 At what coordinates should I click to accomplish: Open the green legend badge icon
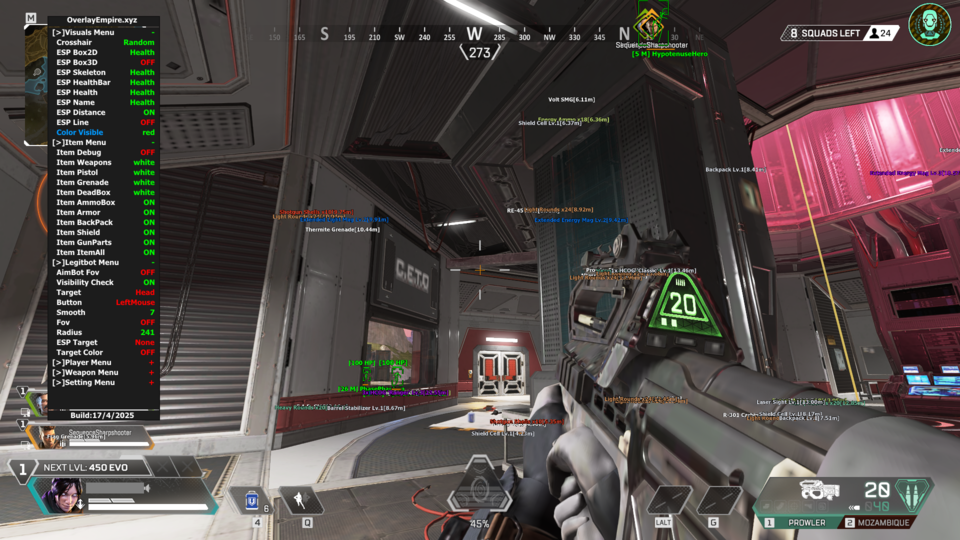[929, 24]
